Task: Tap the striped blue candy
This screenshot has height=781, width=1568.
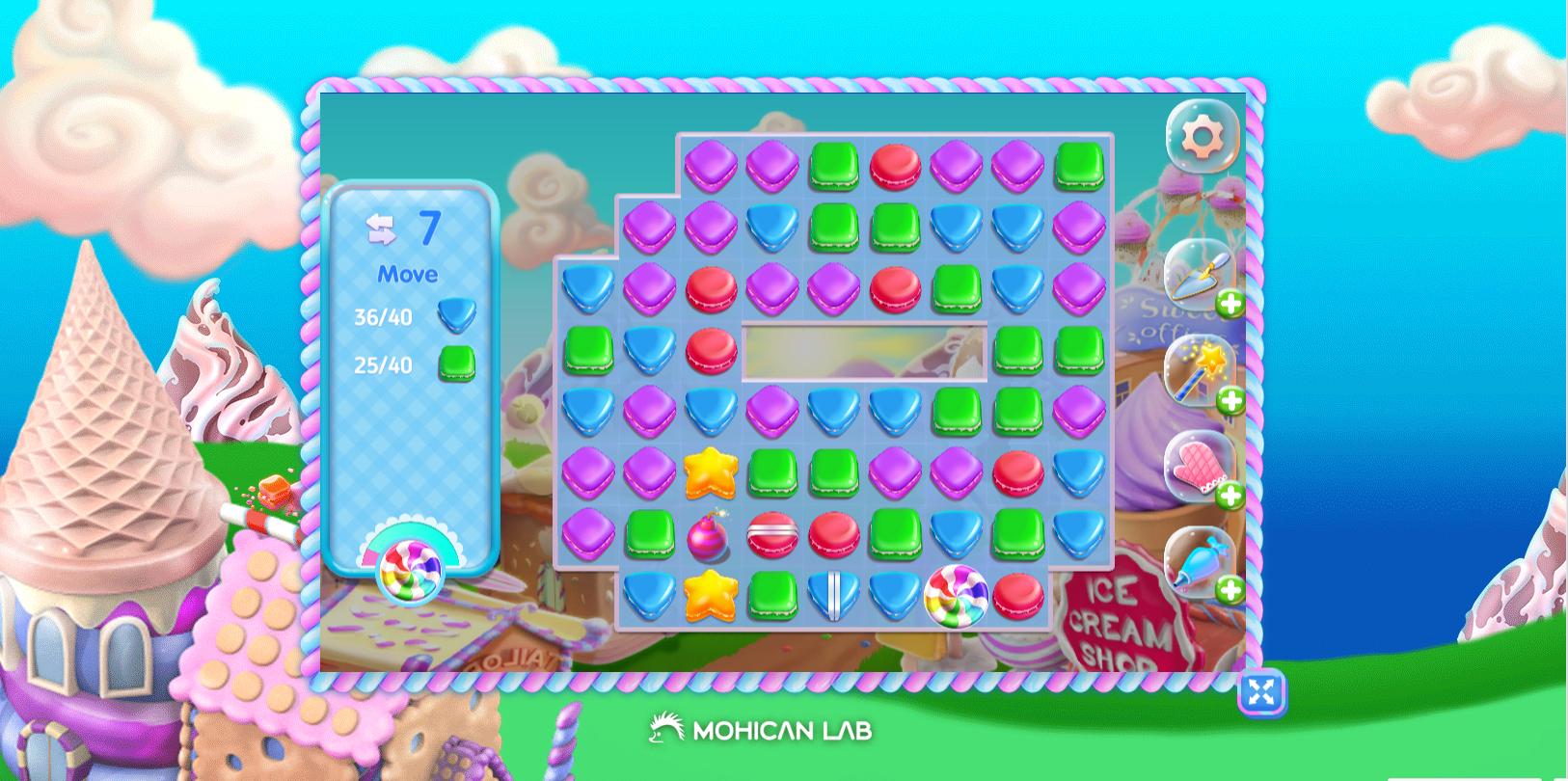Action: tap(835, 596)
